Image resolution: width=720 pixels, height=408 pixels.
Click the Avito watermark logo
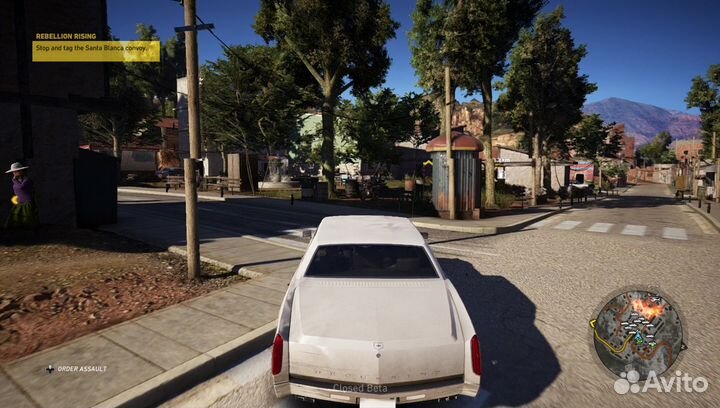coord(659,382)
